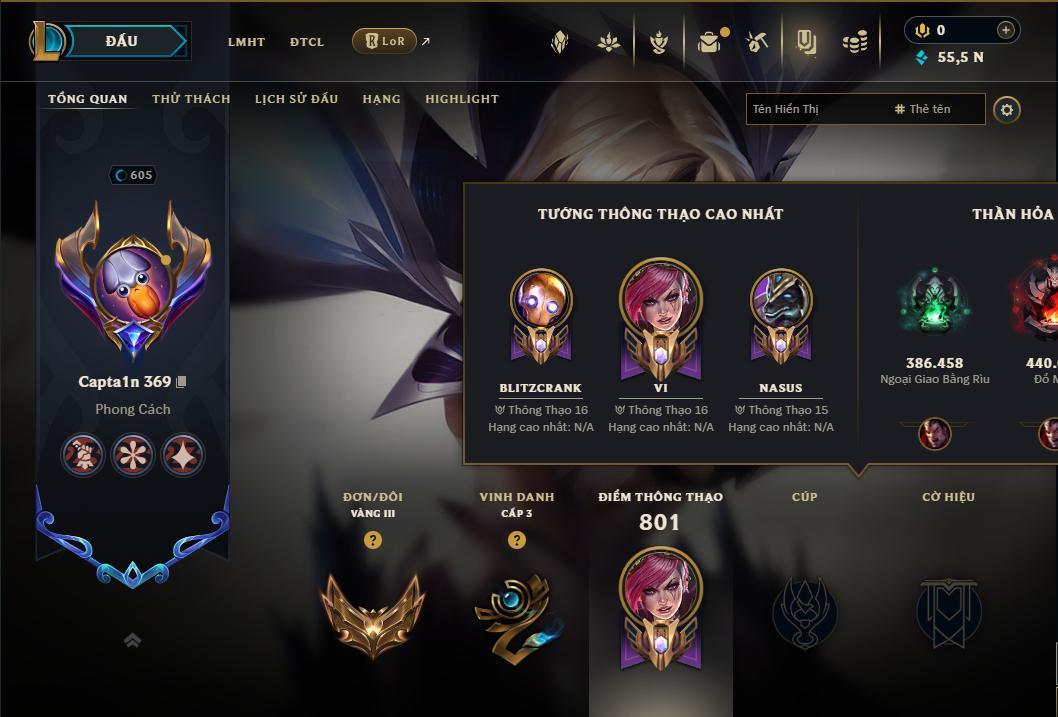Viewport: 1058px width, 717px height.
Task: Go to the HIGHLIGHT tab
Action: [x=462, y=99]
